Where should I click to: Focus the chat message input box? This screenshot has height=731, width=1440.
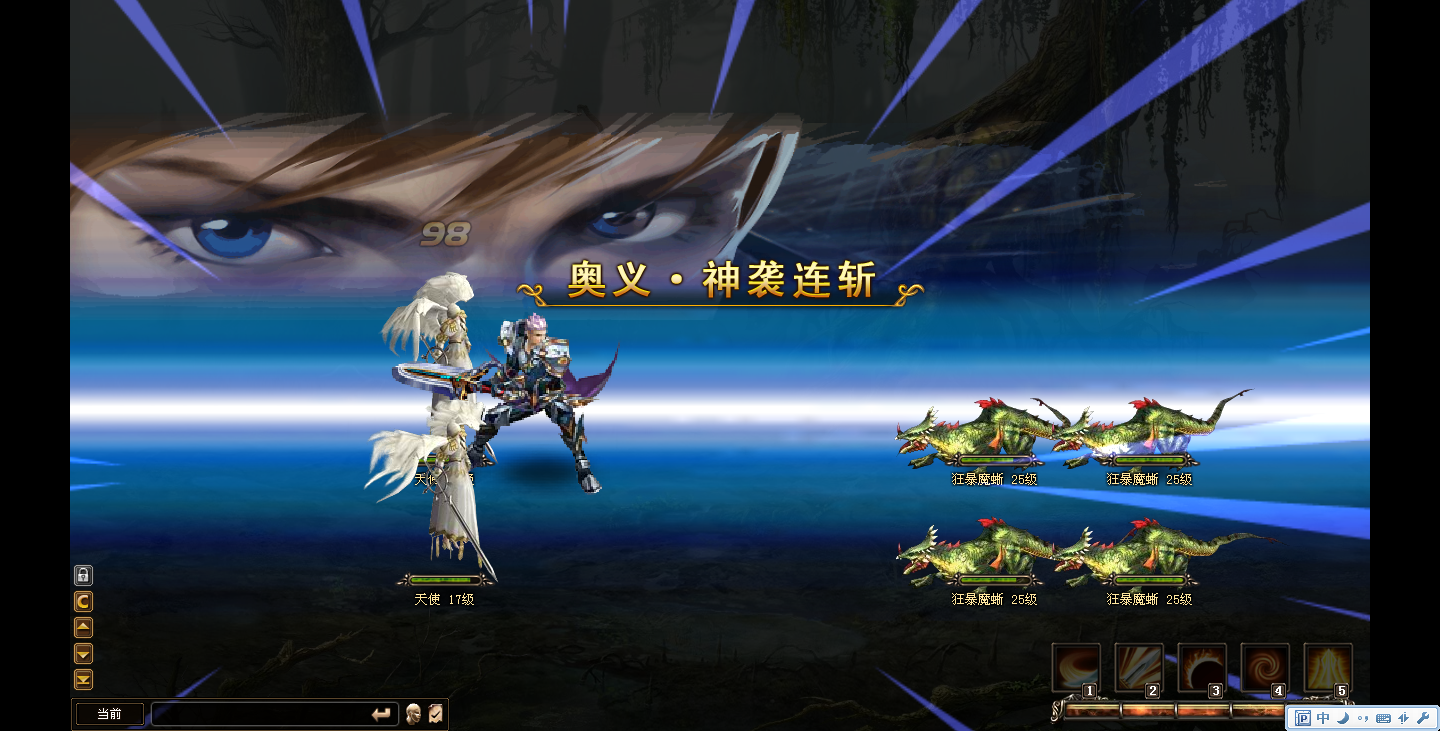click(258, 714)
